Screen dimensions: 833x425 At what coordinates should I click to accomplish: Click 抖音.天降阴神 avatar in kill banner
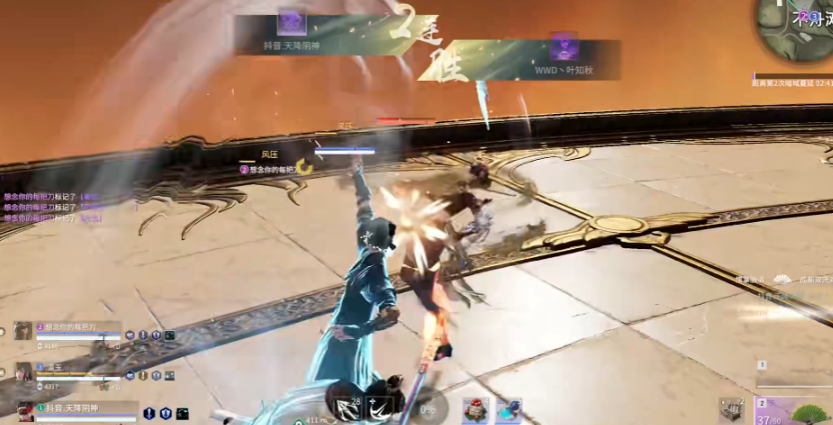pyautogui.click(x=291, y=23)
